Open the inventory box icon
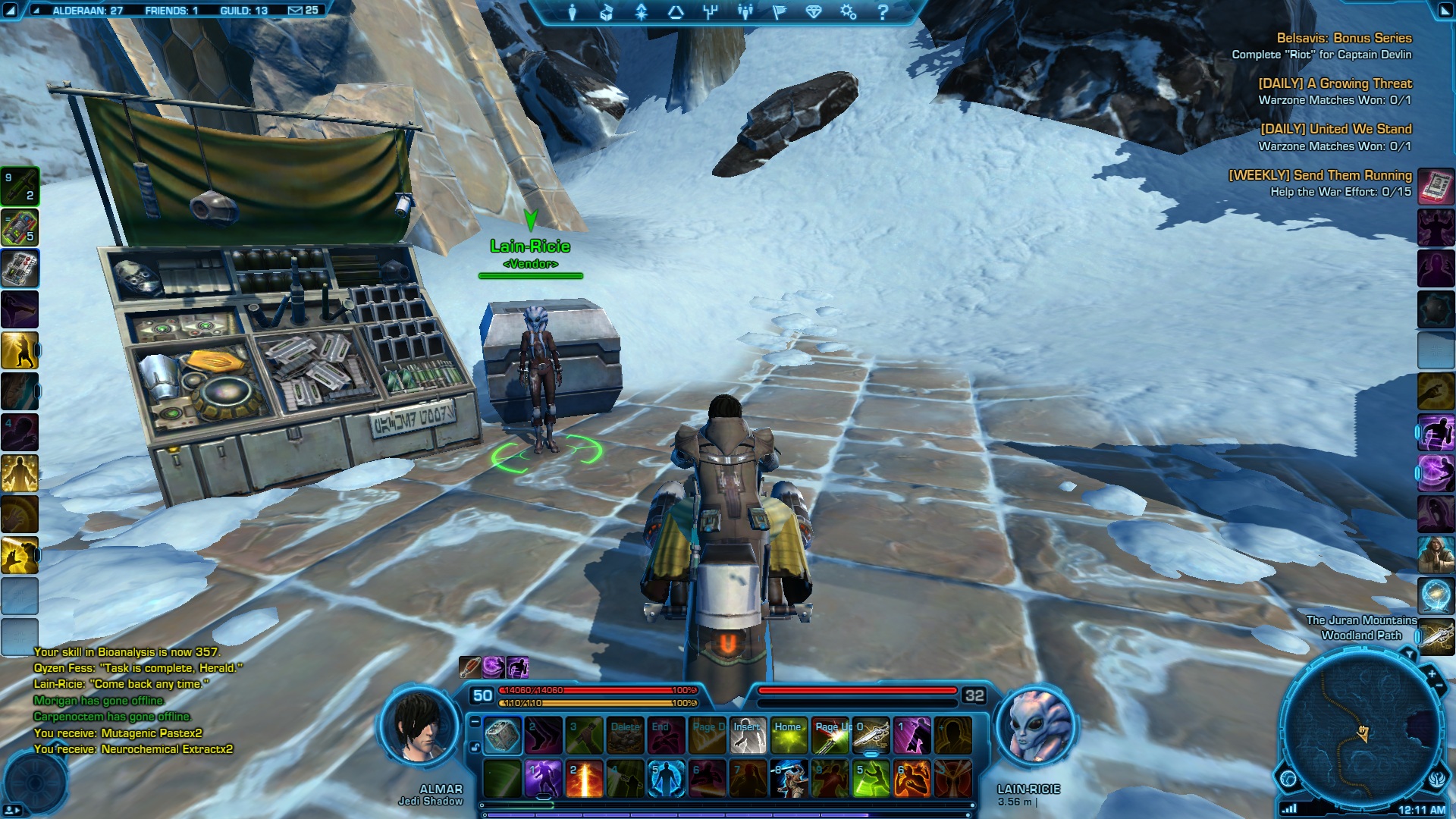 [x=607, y=12]
